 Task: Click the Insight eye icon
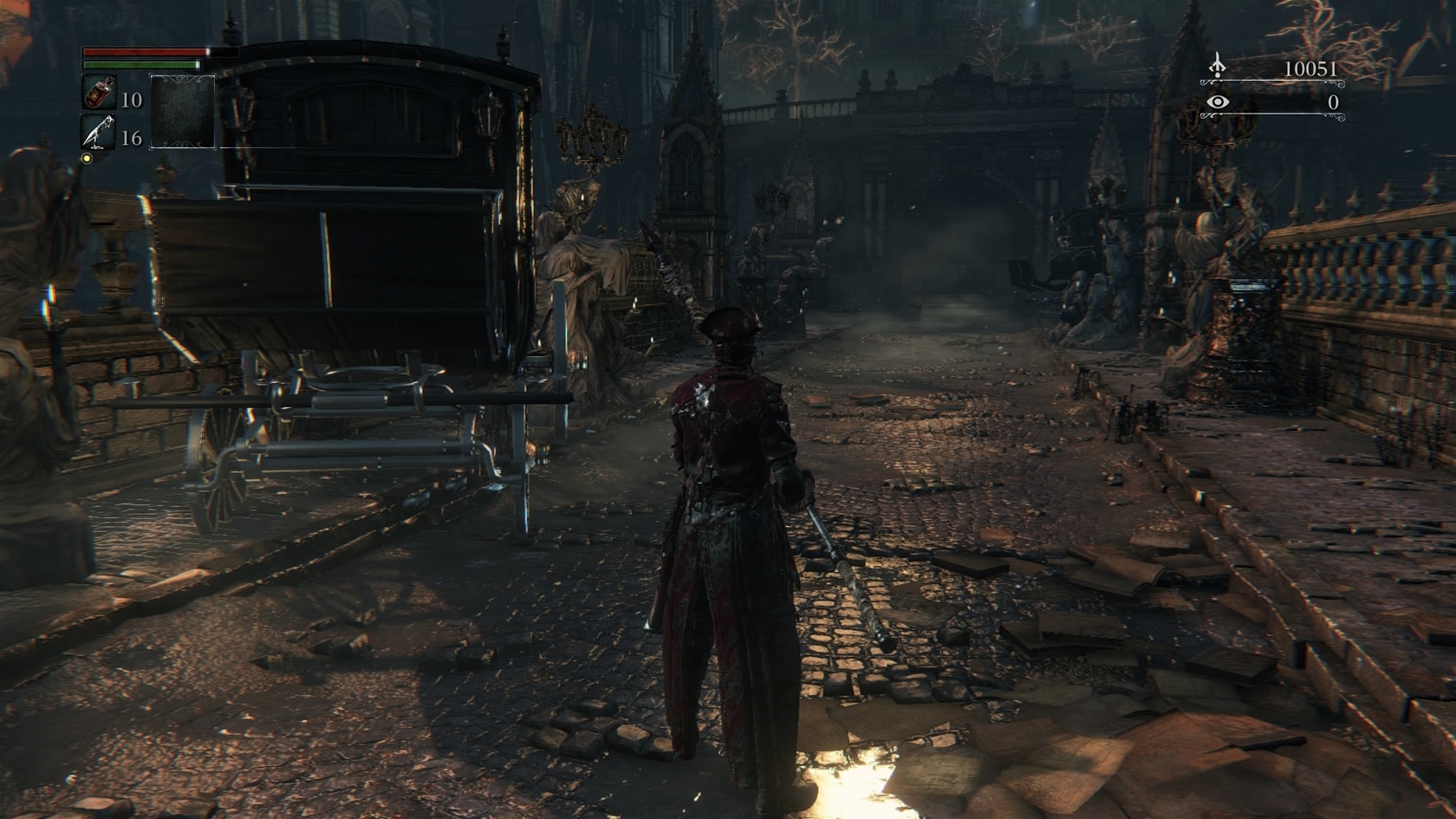[1218, 102]
